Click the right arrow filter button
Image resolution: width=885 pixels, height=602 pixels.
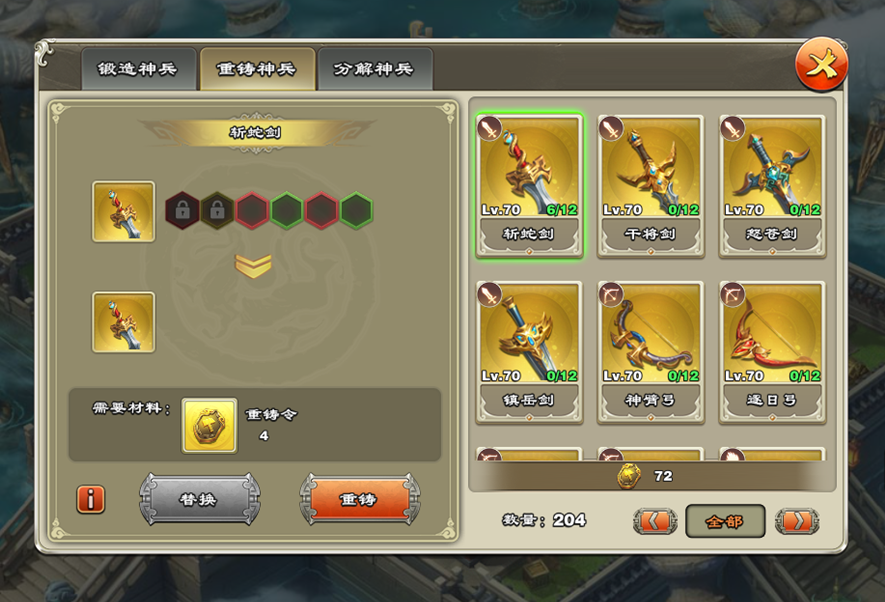(796, 521)
